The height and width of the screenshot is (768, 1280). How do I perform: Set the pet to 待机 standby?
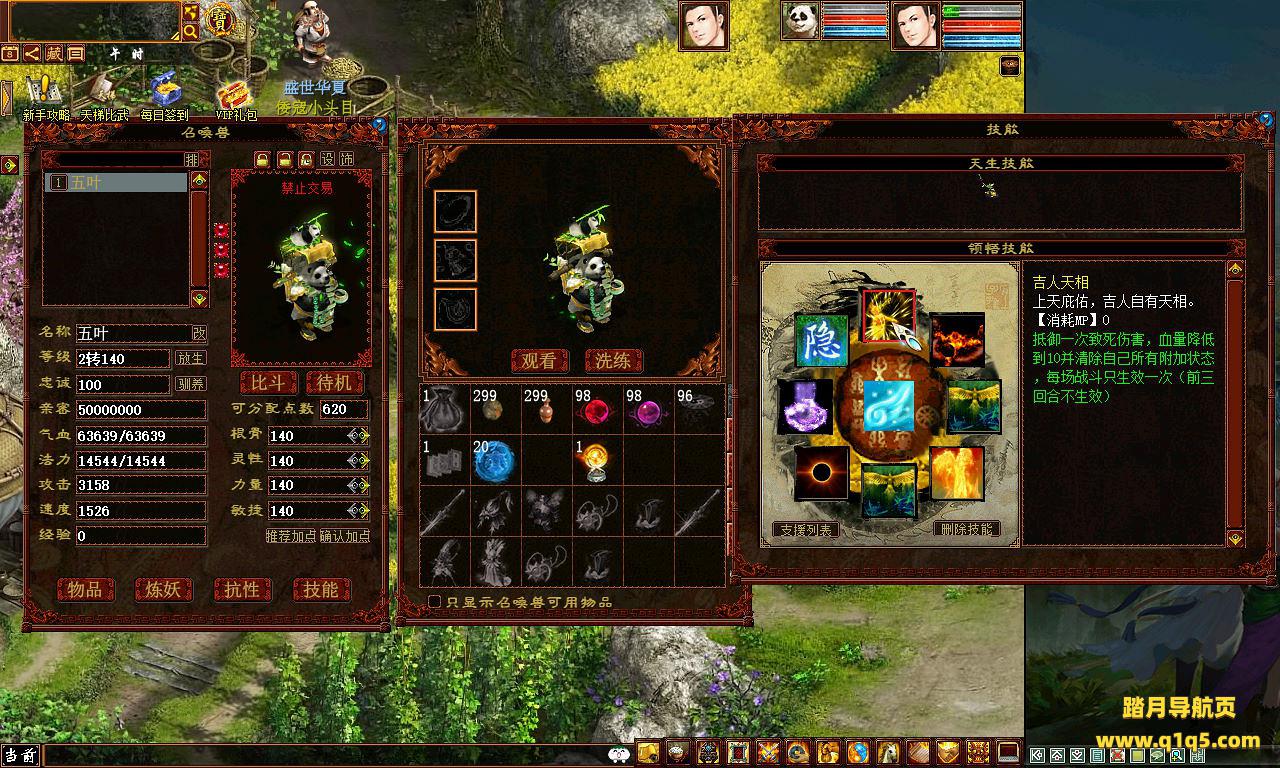pos(334,383)
